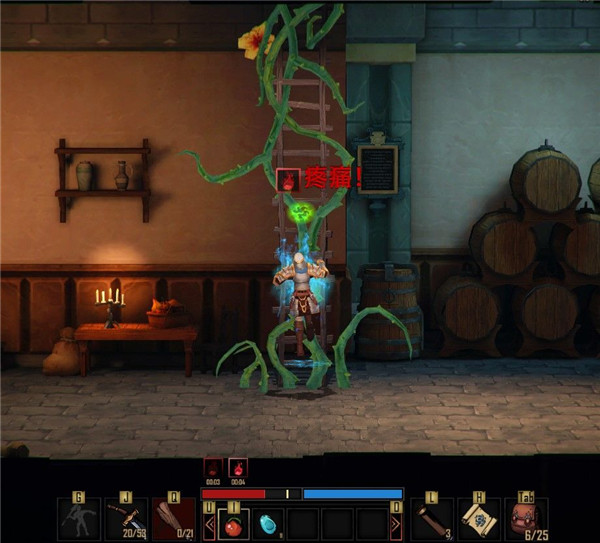Open the map scroll
Screen dimensions: 600x543
[480, 519]
